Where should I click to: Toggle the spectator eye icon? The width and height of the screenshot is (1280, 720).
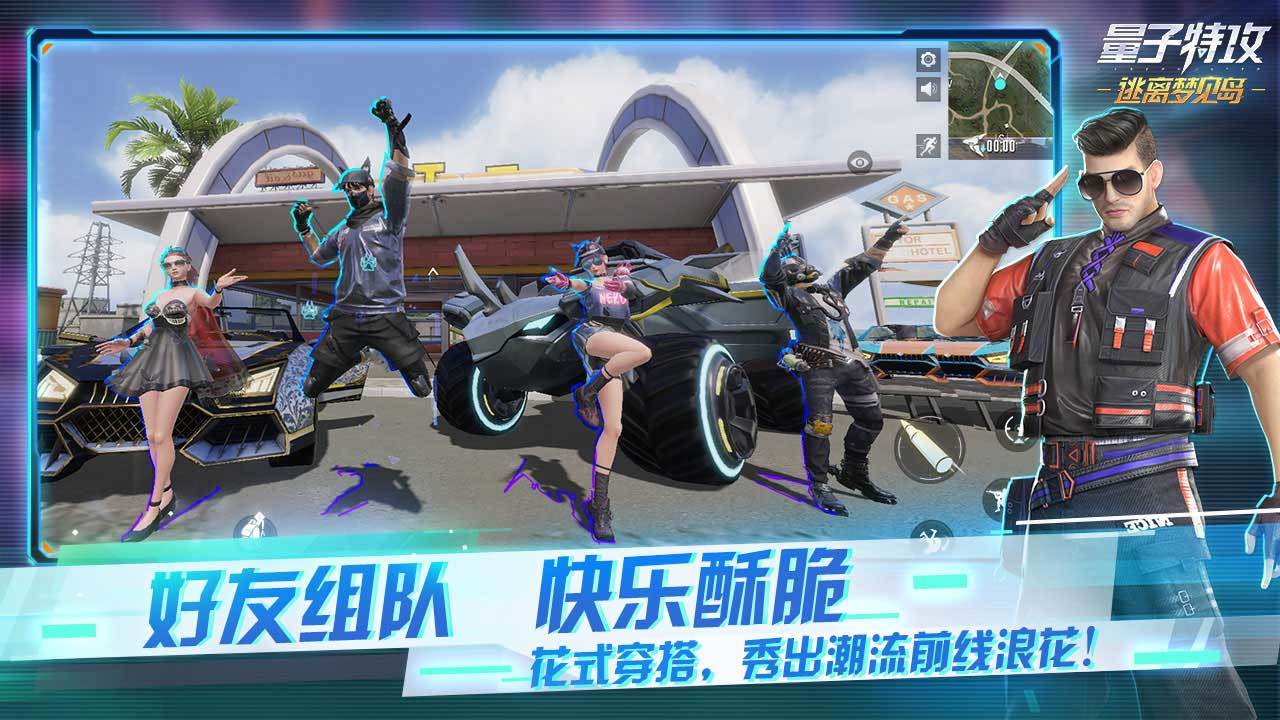click(860, 162)
